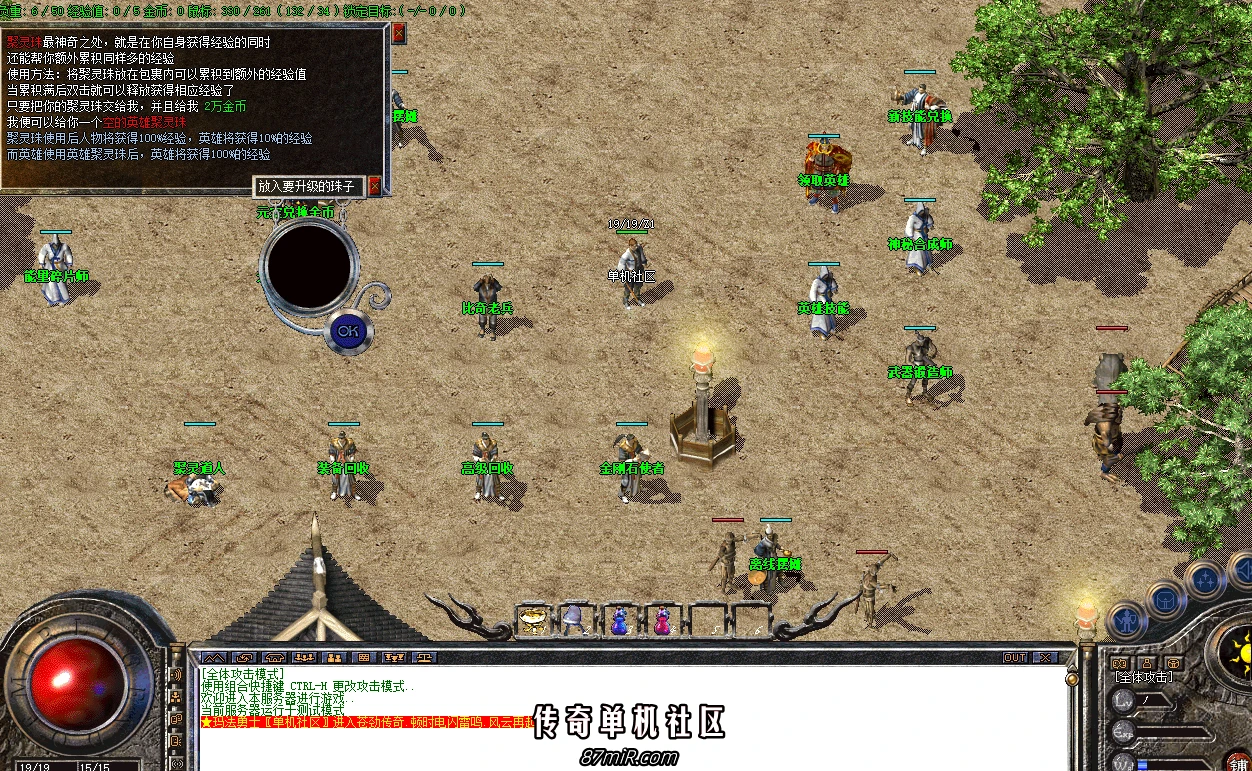Close chat with the X button
The image size is (1252, 771).
click(x=1043, y=658)
